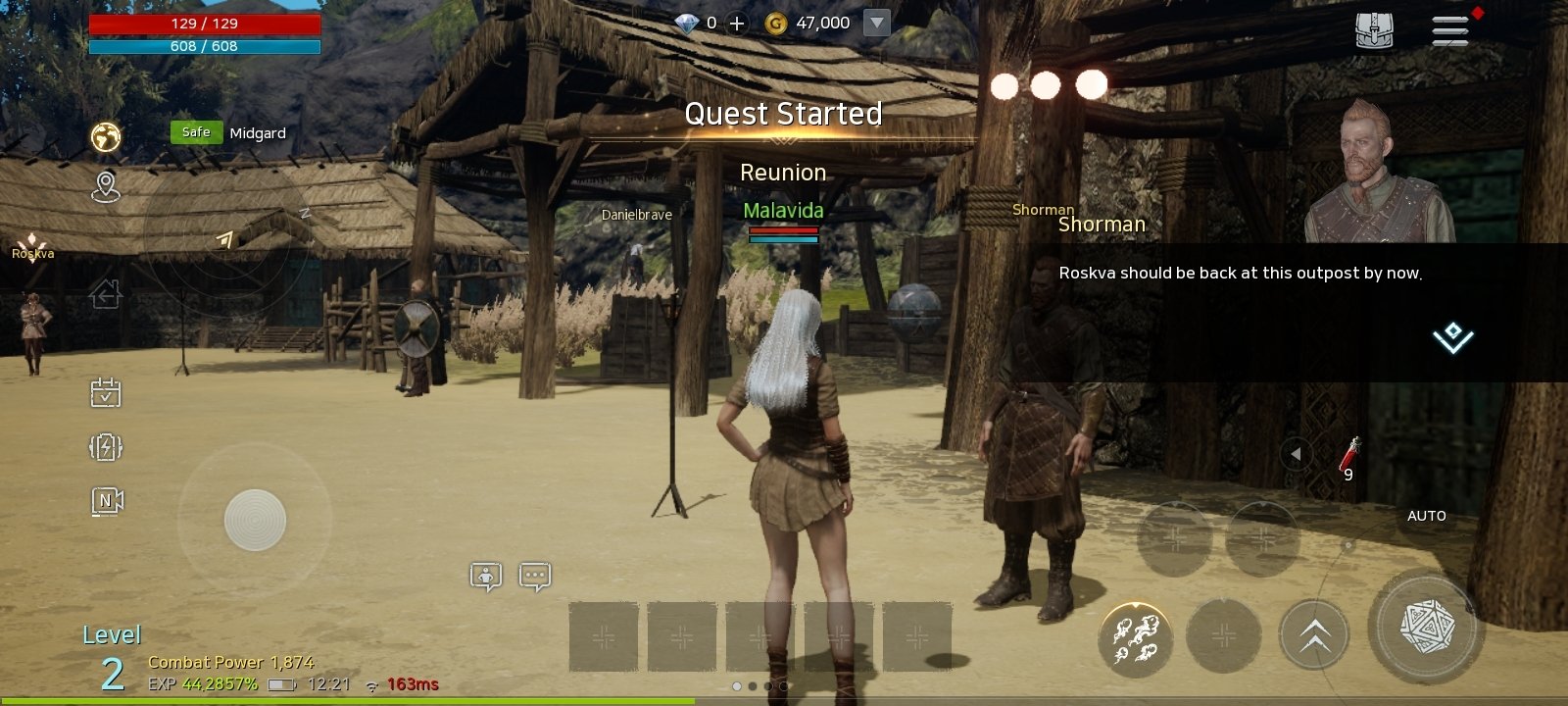Add diamonds with the plus button

pyautogui.click(x=737, y=24)
